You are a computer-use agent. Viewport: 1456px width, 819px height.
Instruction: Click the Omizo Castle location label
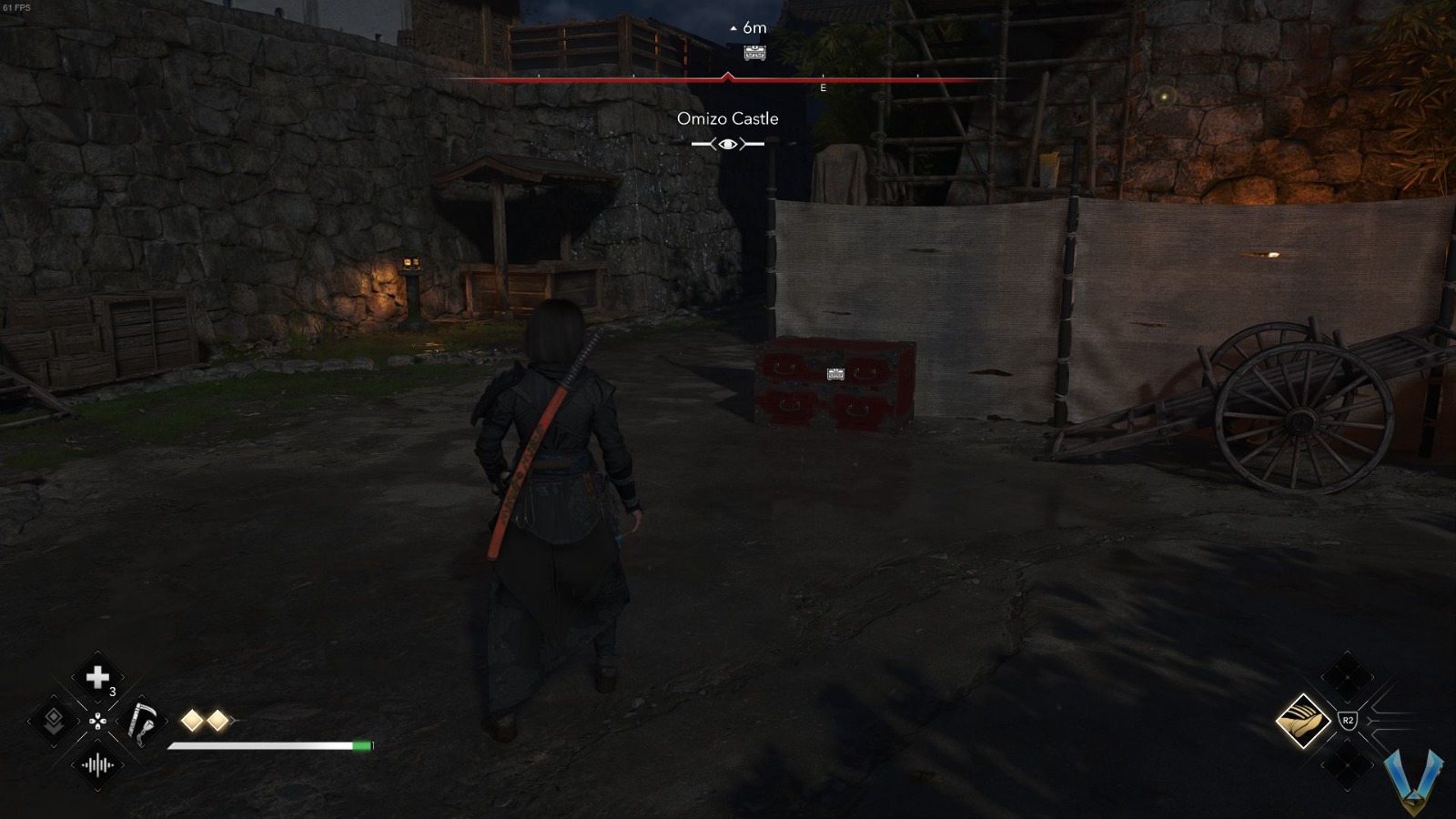coord(727,118)
